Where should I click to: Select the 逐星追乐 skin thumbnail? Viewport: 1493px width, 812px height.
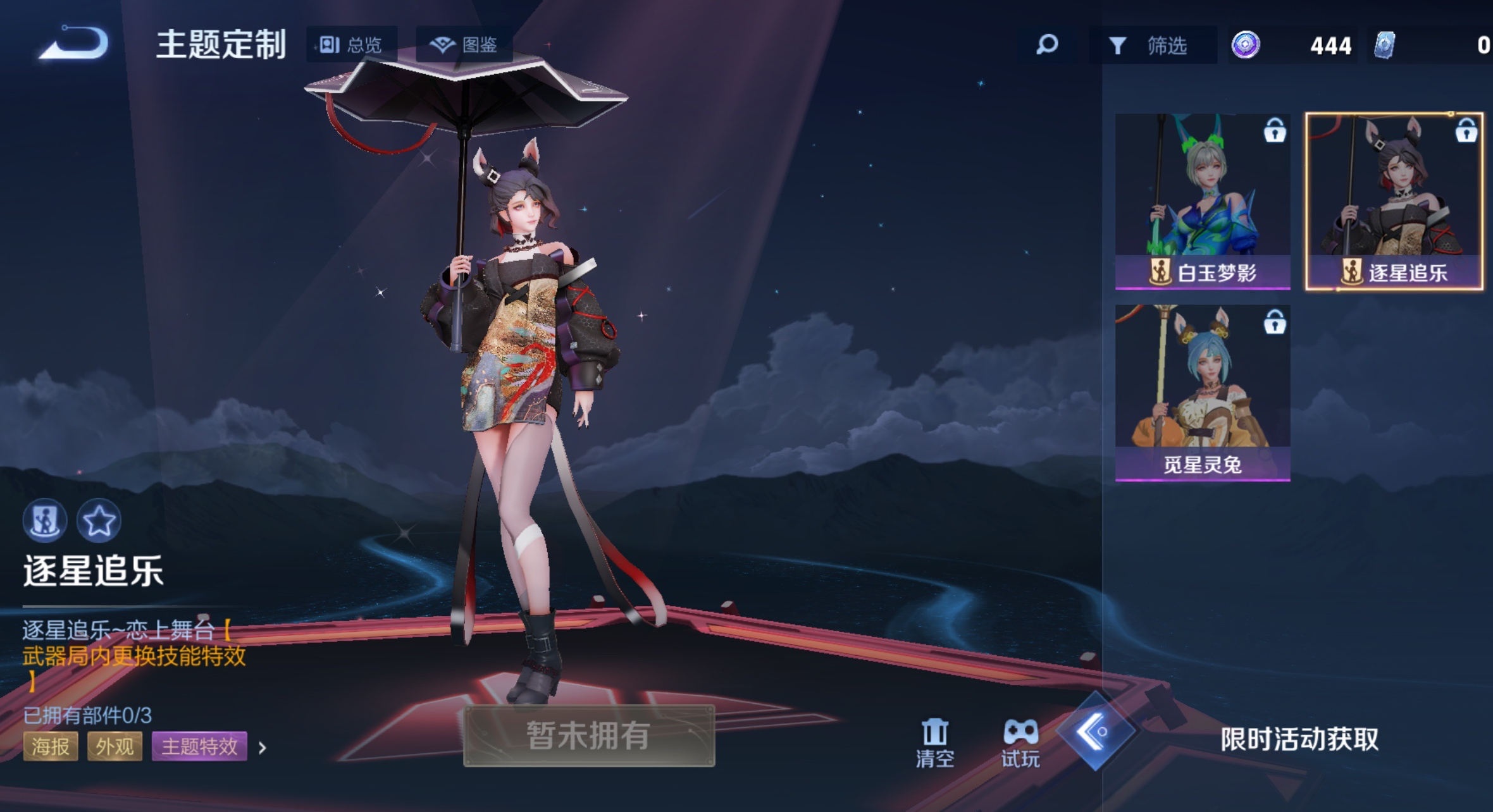click(x=1394, y=201)
